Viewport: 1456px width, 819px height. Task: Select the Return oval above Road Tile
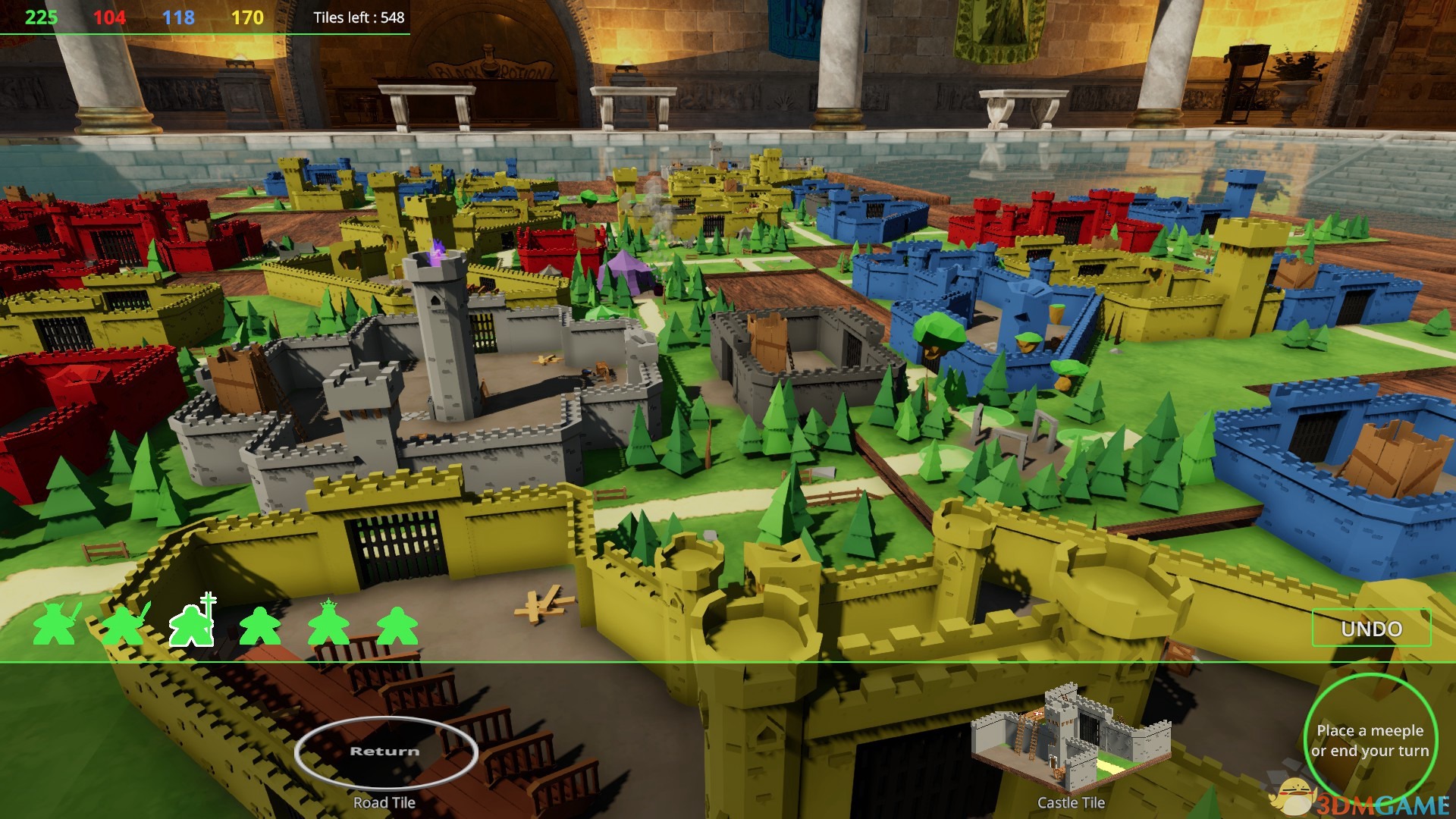[x=385, y=752]
